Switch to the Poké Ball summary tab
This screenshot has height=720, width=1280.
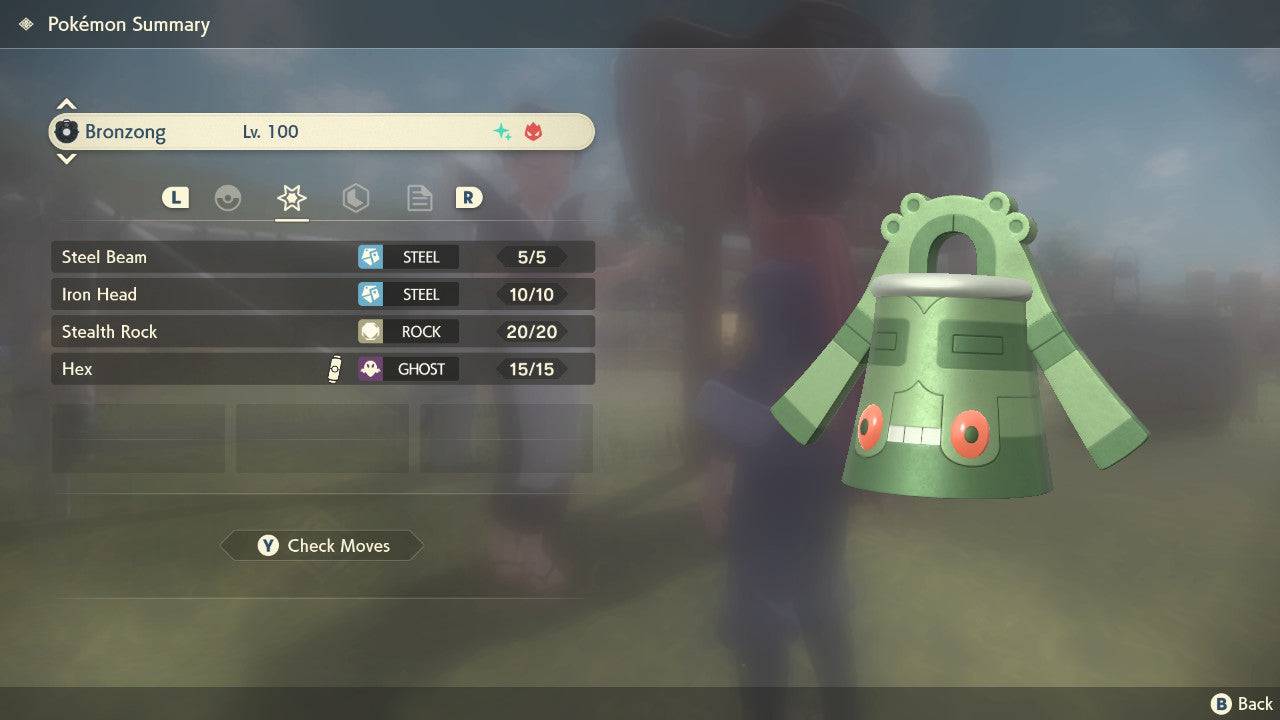pos(228,198)
